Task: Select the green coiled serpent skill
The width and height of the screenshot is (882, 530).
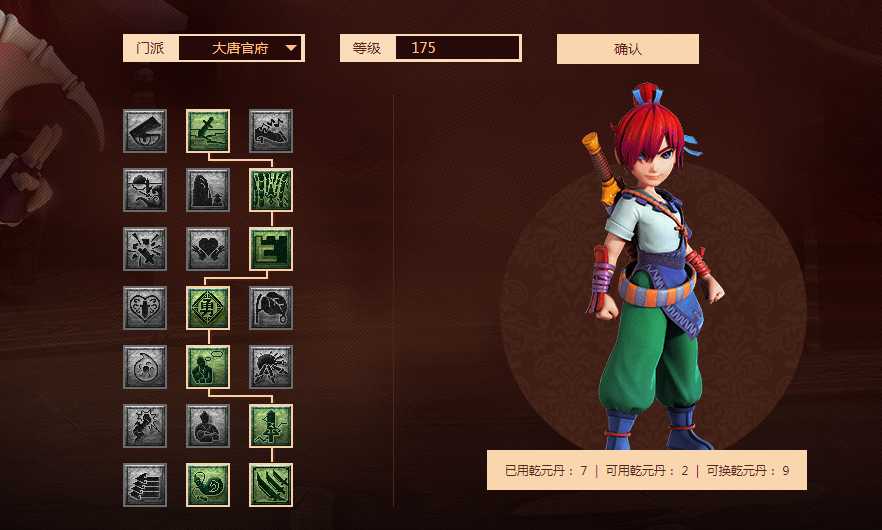Action: [208, 485]
